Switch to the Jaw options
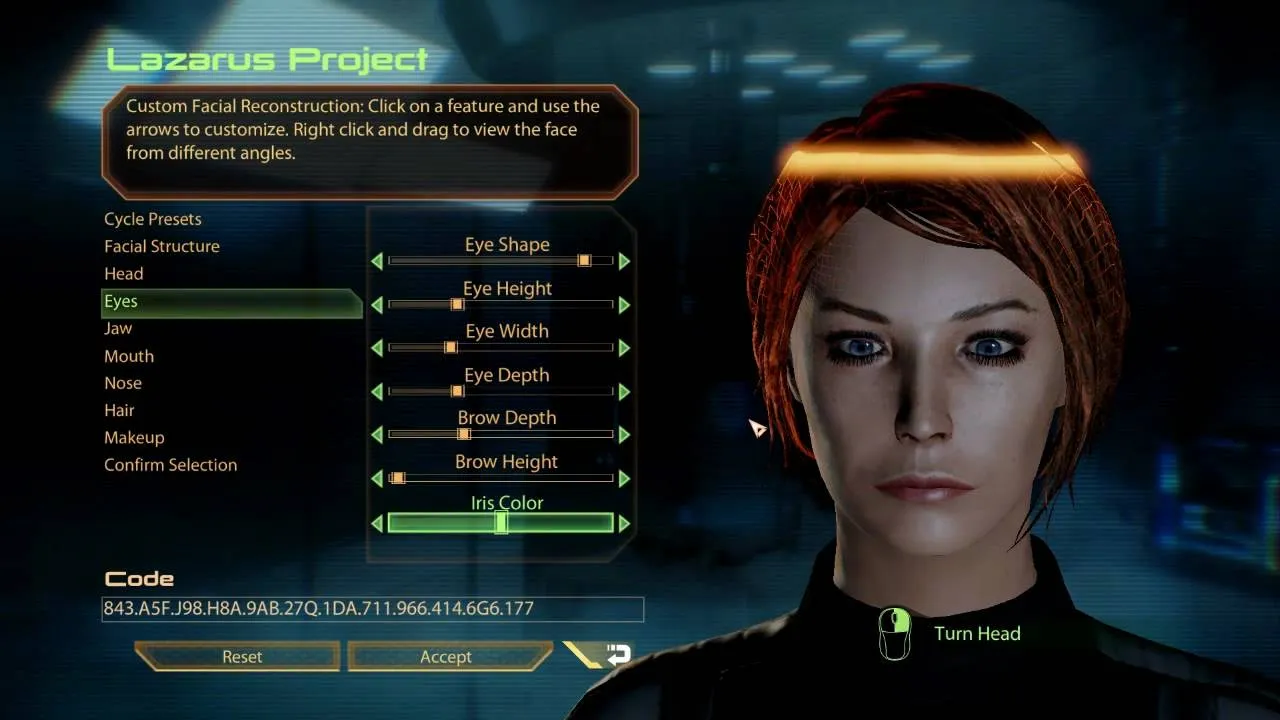The image size is (1280, 720). click(118, 328)
